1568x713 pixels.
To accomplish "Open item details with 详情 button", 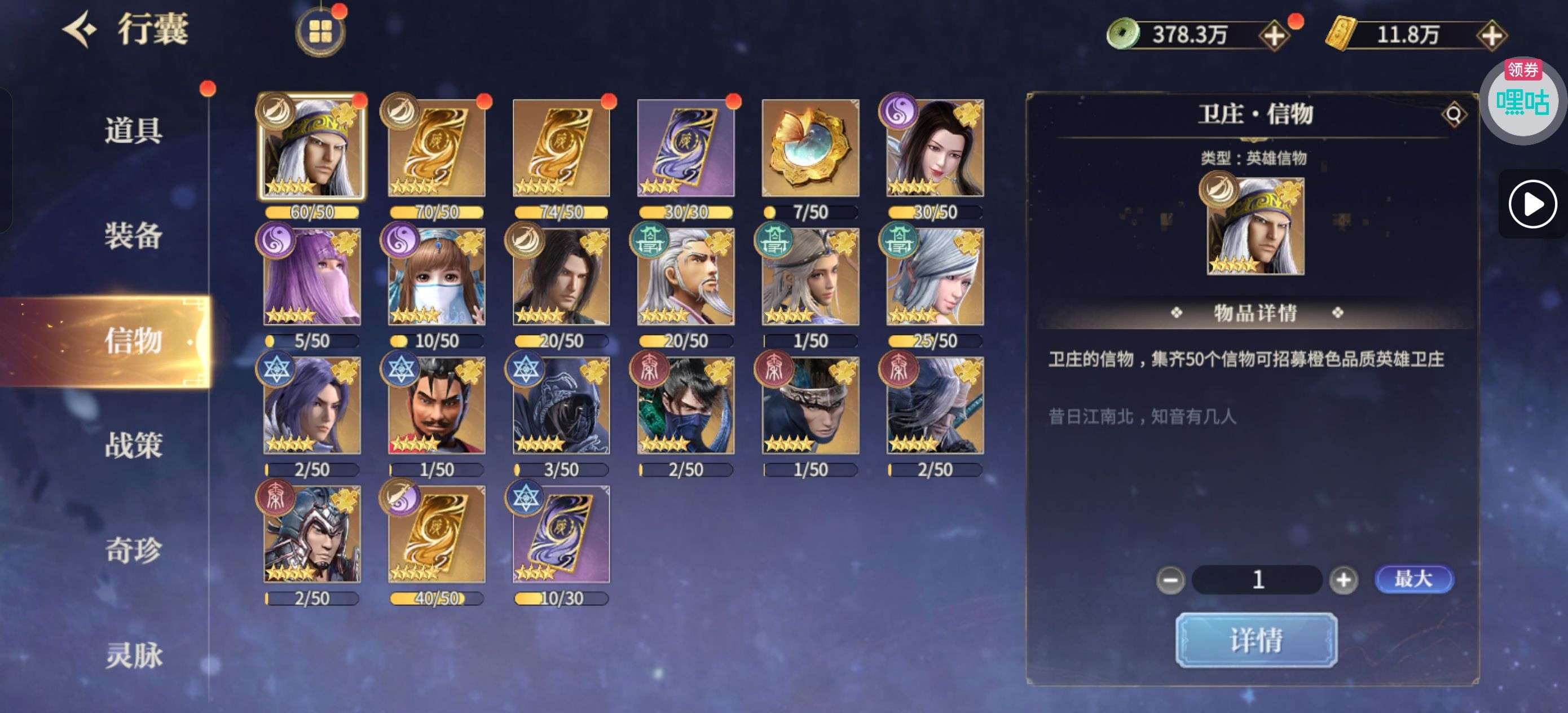I will 1256,640.
